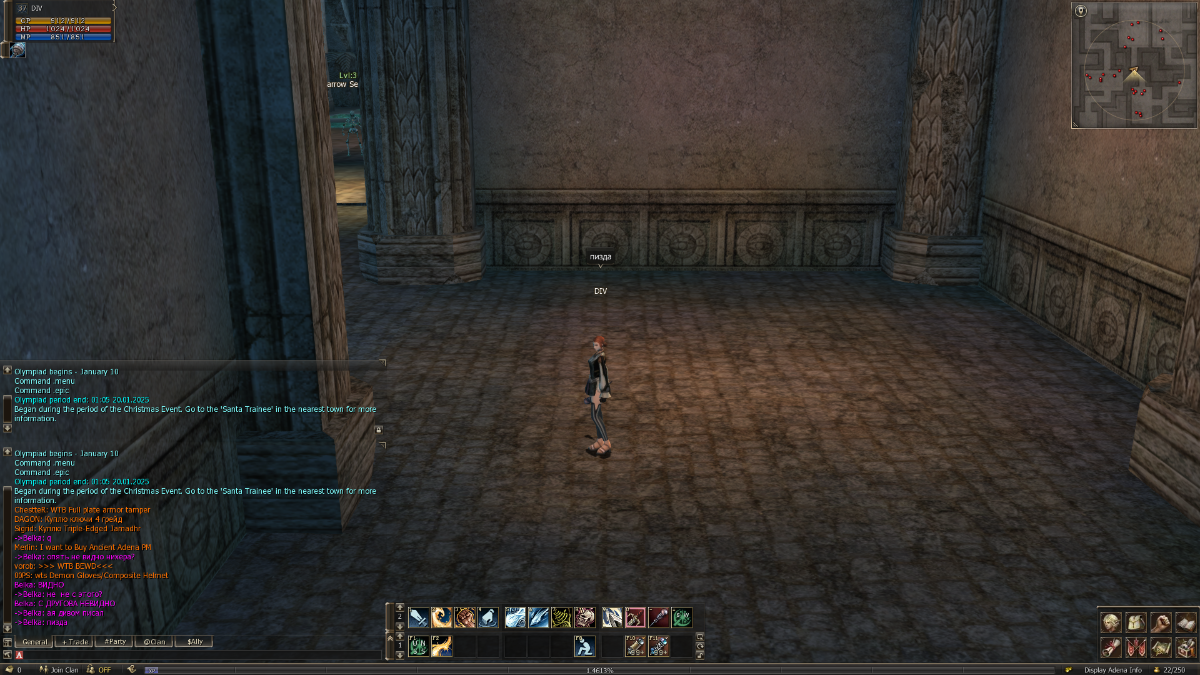Image resolution: width=1200 pixels, height=675 pixels.
Task: Click Display Adena Info in status bar
Action: pos(1112,669)
